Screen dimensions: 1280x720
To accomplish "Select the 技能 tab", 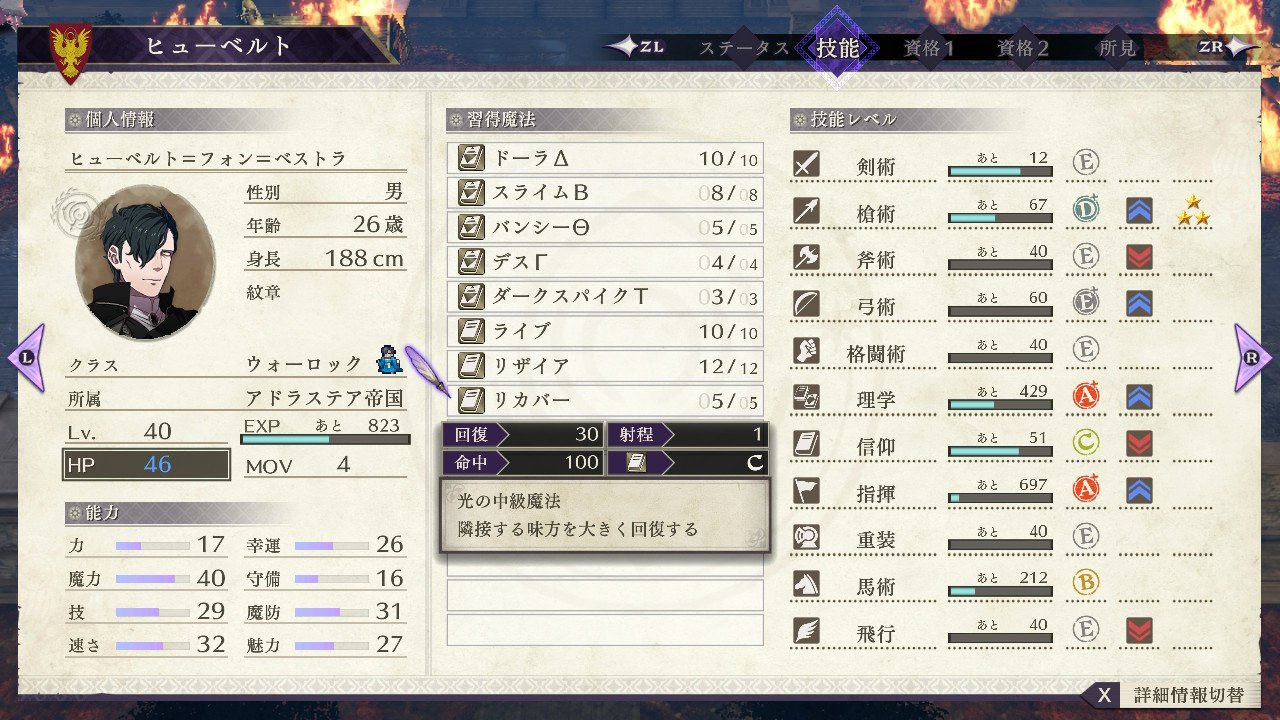I will [837, 48].
